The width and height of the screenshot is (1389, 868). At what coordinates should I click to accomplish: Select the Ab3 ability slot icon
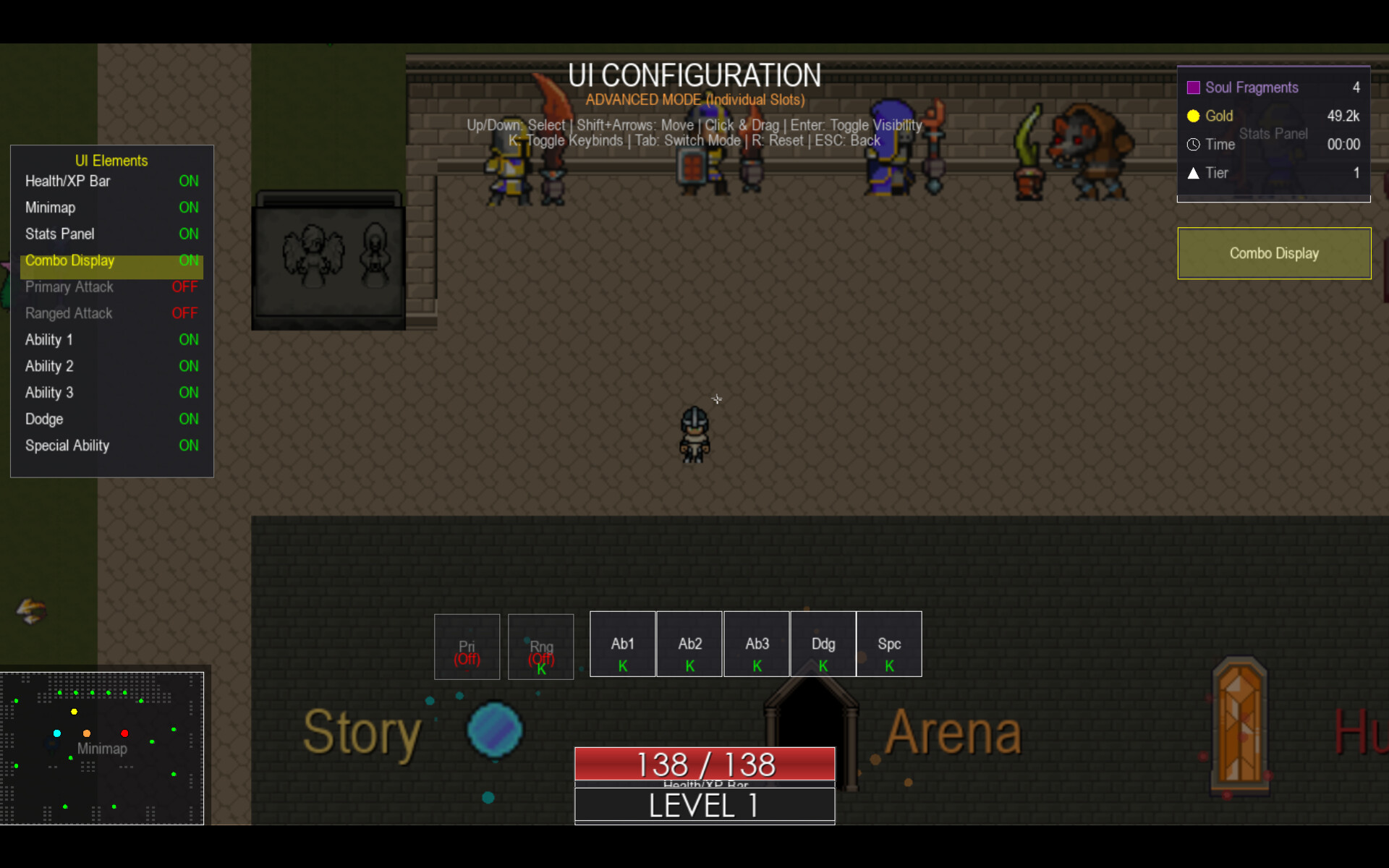756,644
